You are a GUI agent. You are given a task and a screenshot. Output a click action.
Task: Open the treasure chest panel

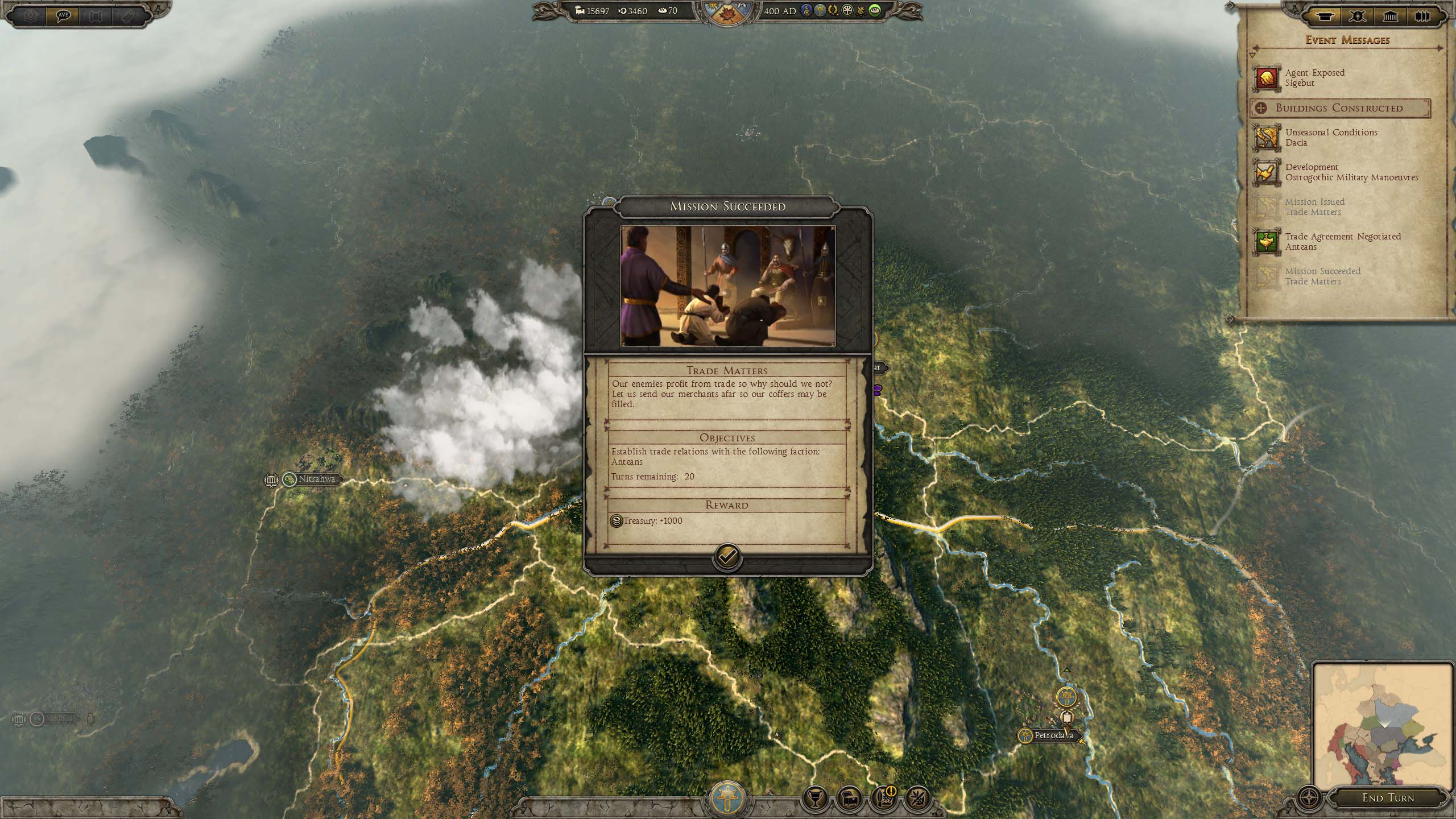[849, 799]
